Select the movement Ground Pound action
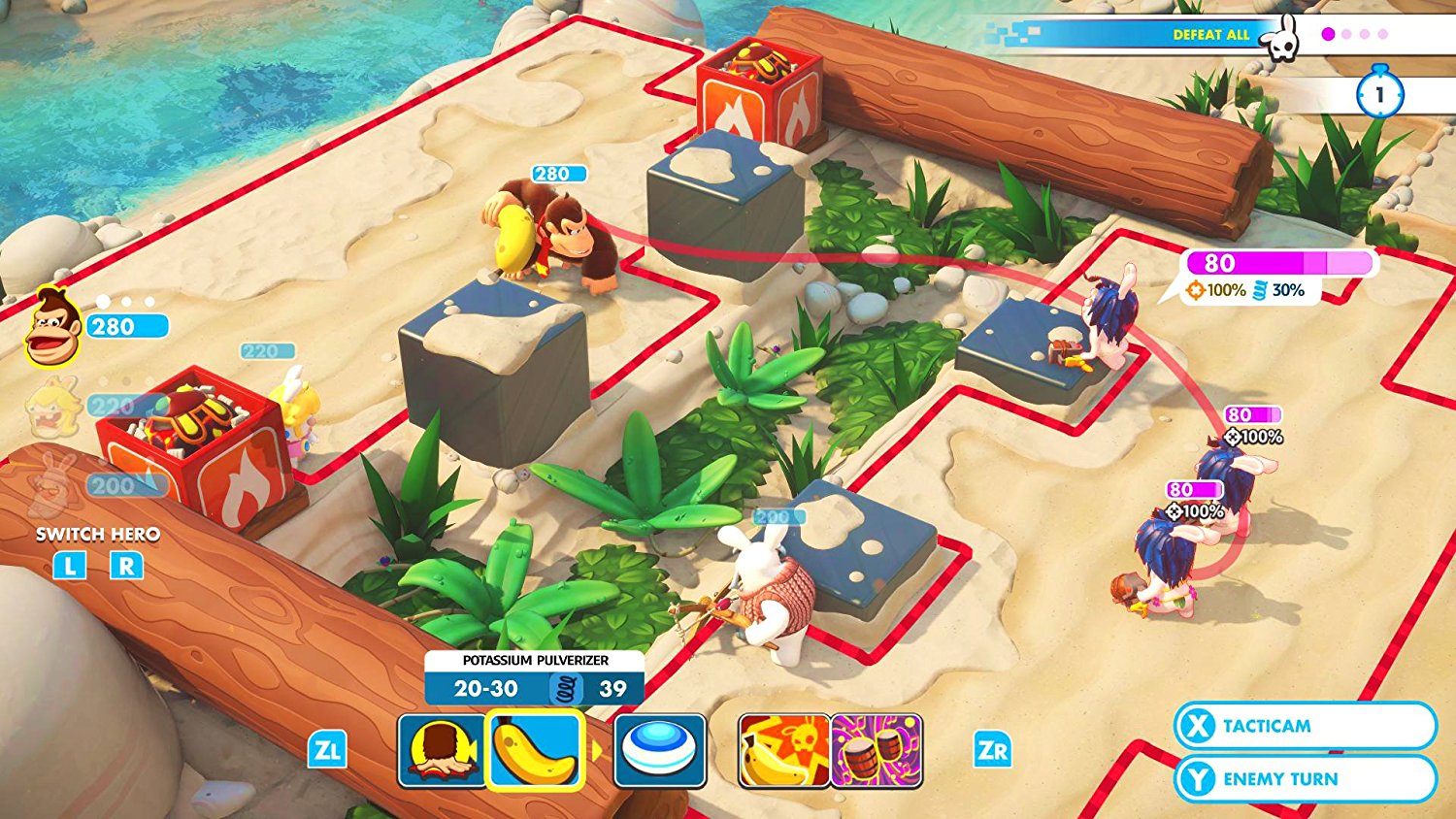 click(438, 750)
